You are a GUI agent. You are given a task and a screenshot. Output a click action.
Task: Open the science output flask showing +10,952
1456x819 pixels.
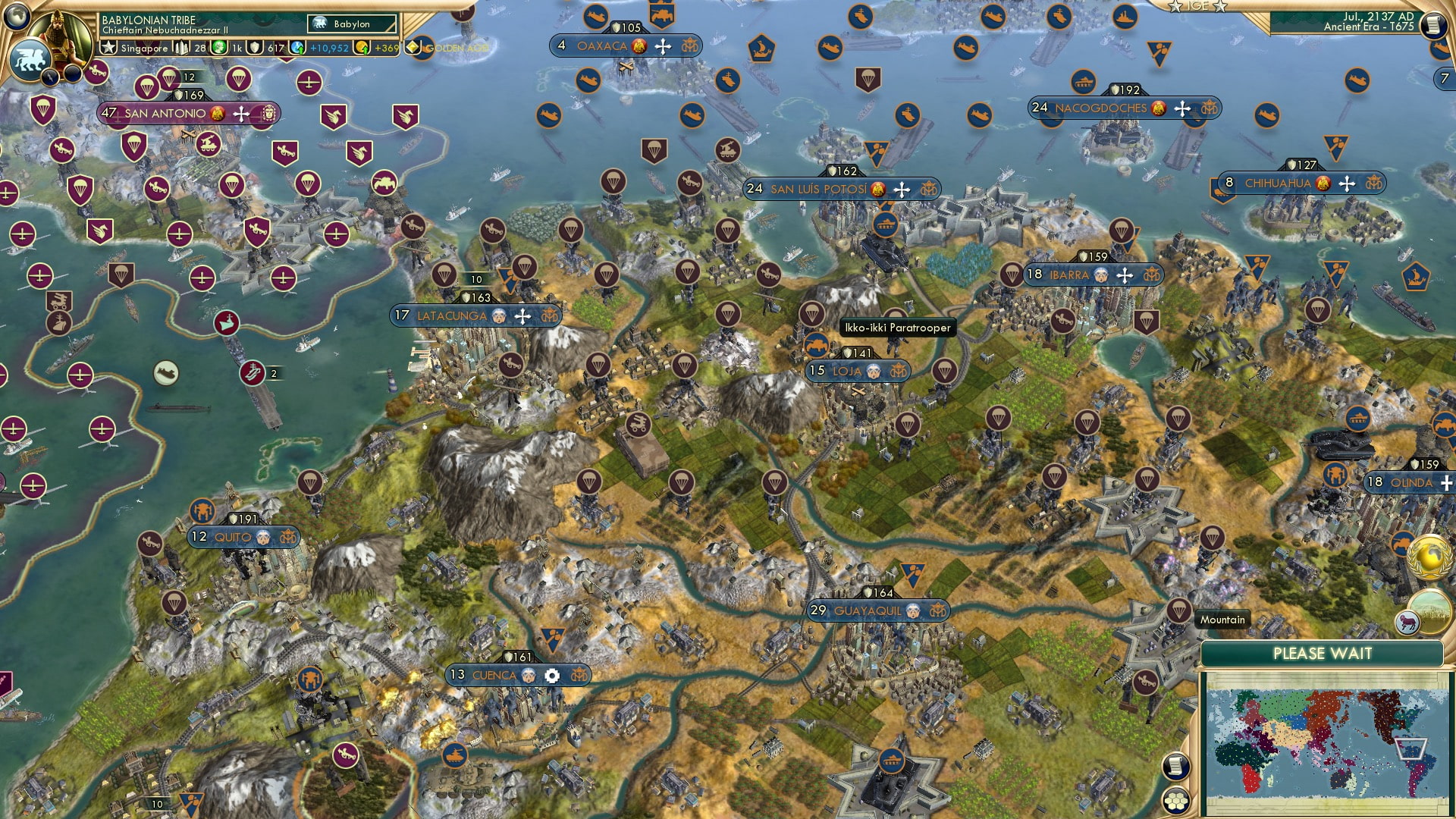296,48
